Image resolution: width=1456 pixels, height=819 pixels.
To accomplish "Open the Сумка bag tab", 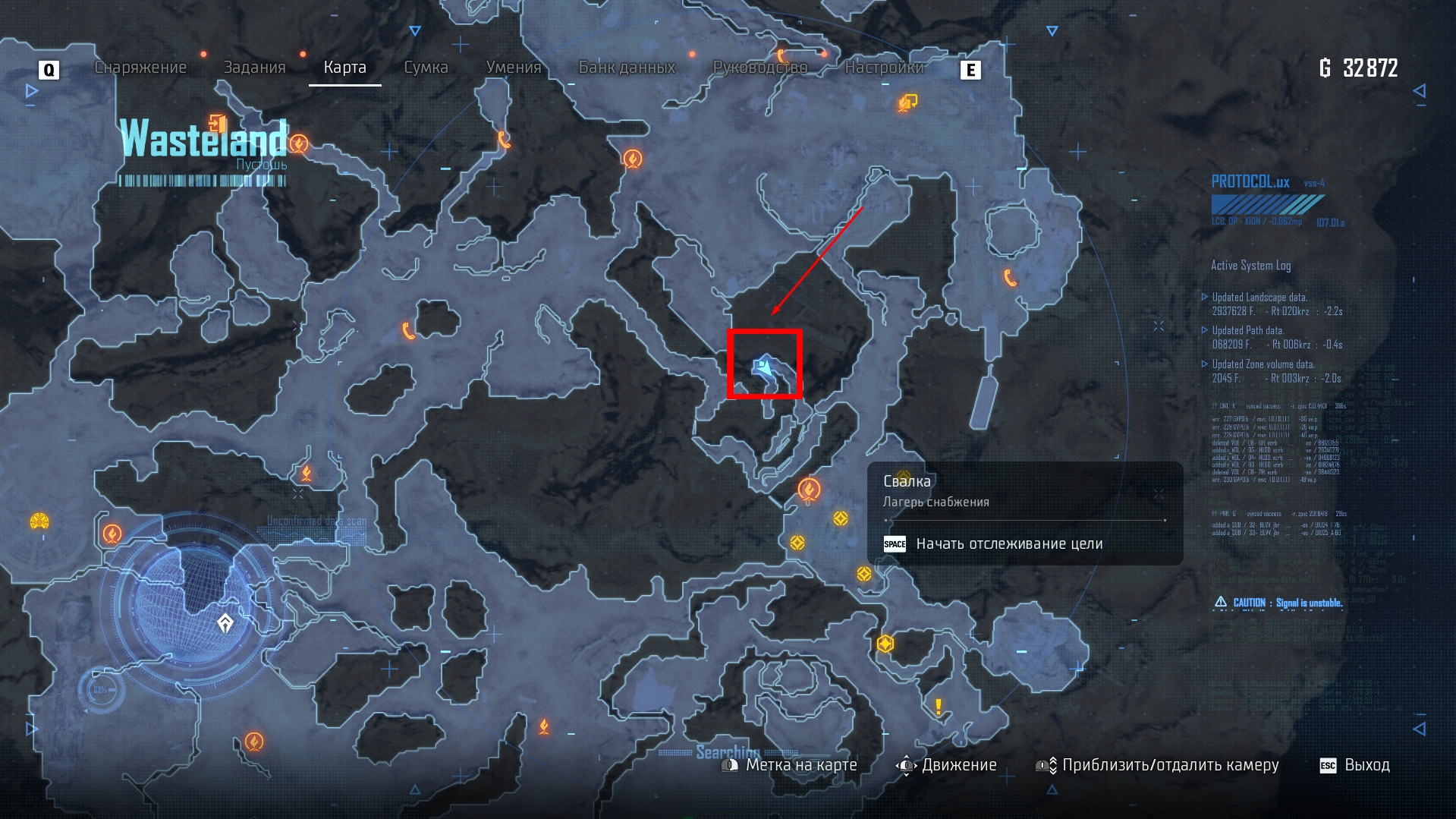I will click(x=426, y=68).
